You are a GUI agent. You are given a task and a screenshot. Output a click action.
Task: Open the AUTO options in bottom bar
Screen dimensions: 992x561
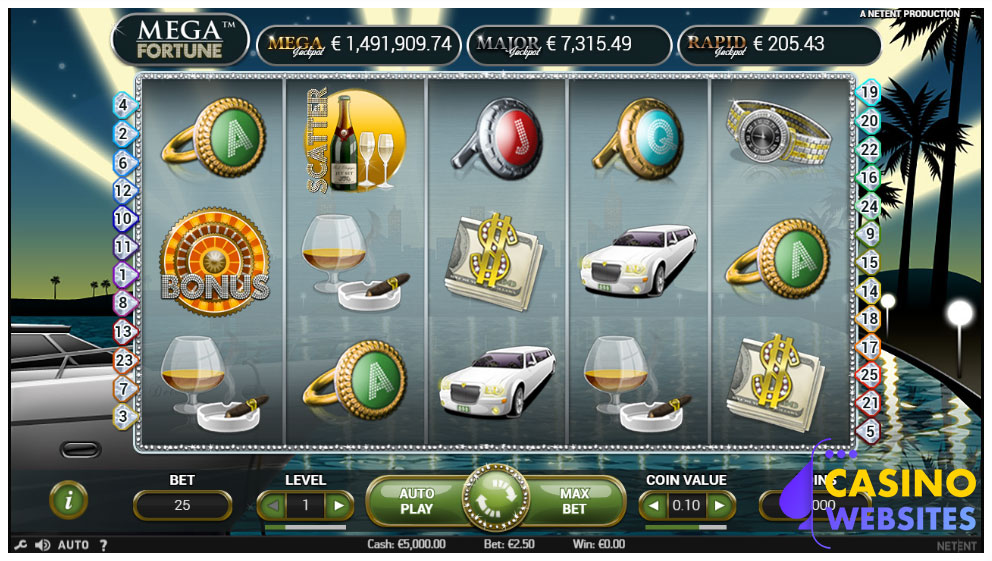(73, 545)
